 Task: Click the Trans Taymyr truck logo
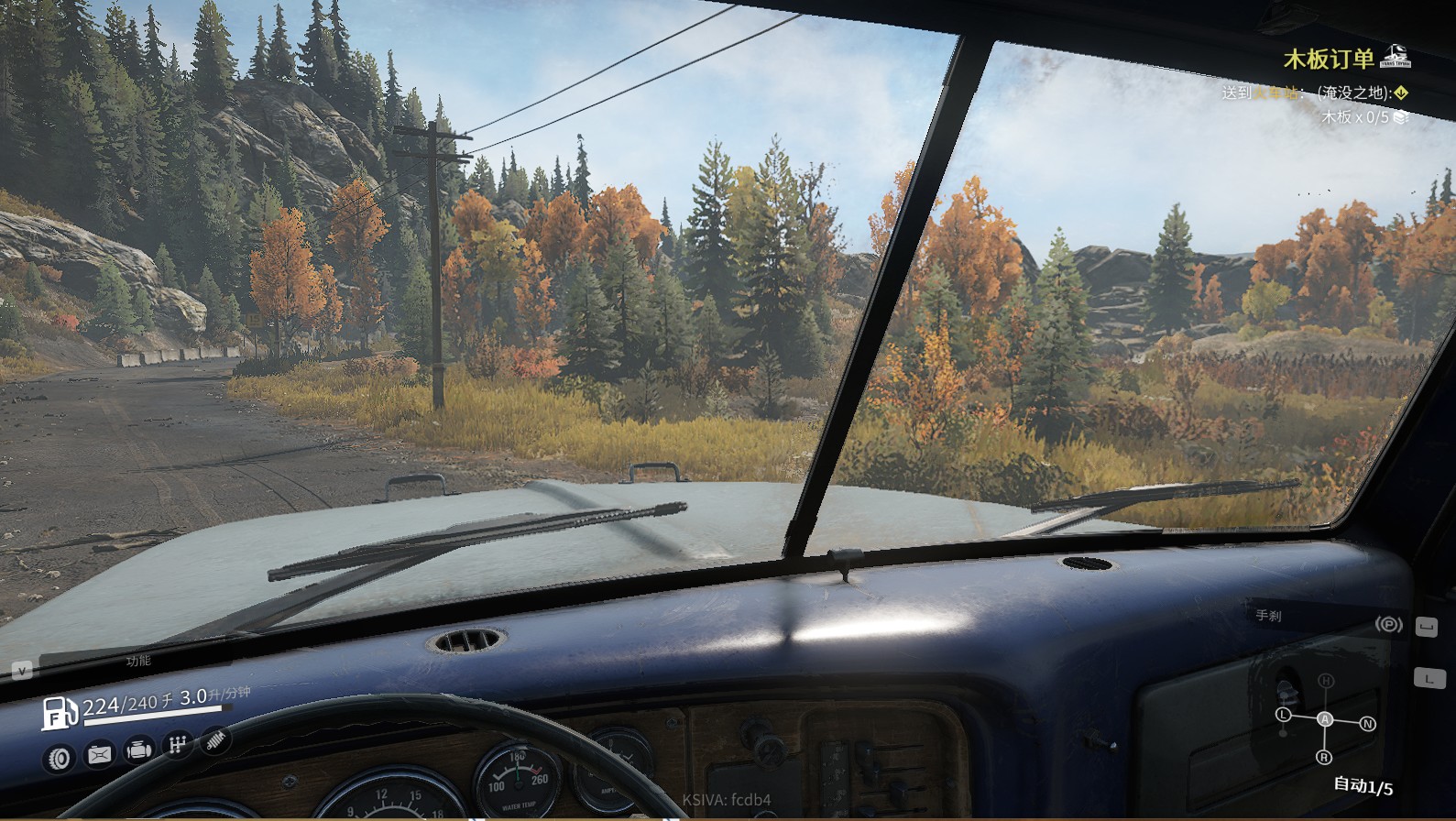[x=1396, y=57]
